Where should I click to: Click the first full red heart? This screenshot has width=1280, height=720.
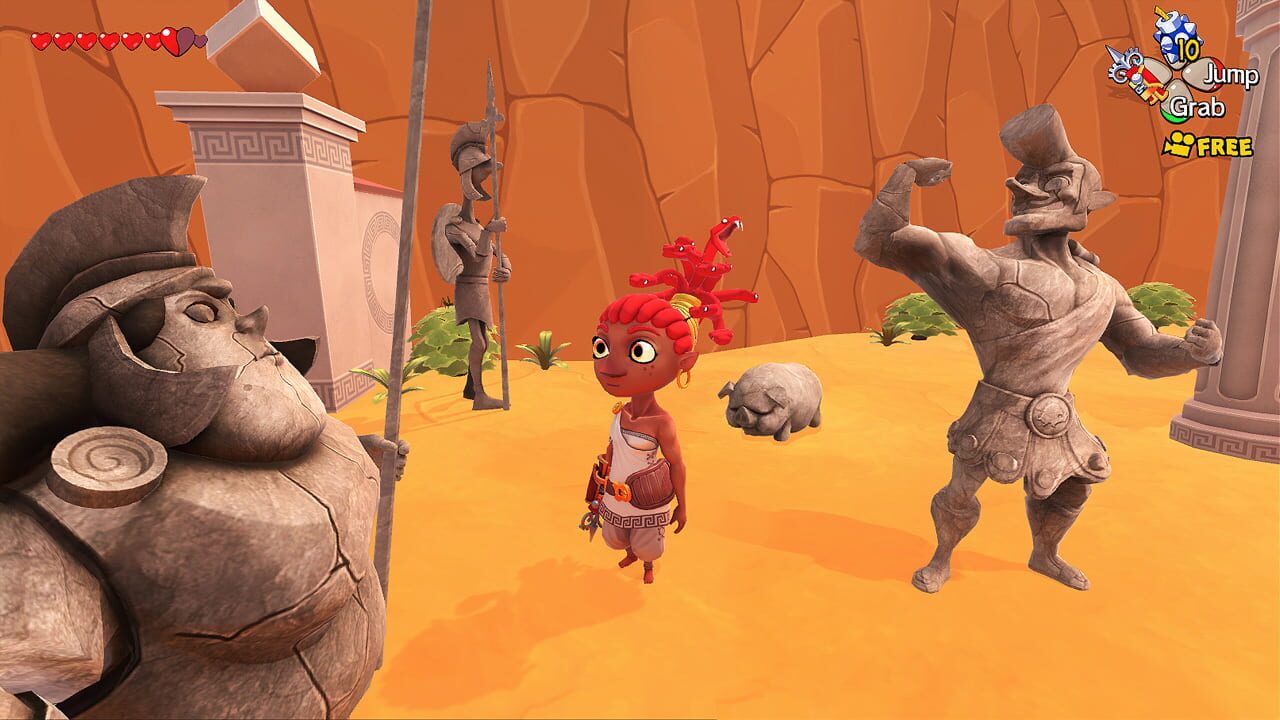coord(42,40)
